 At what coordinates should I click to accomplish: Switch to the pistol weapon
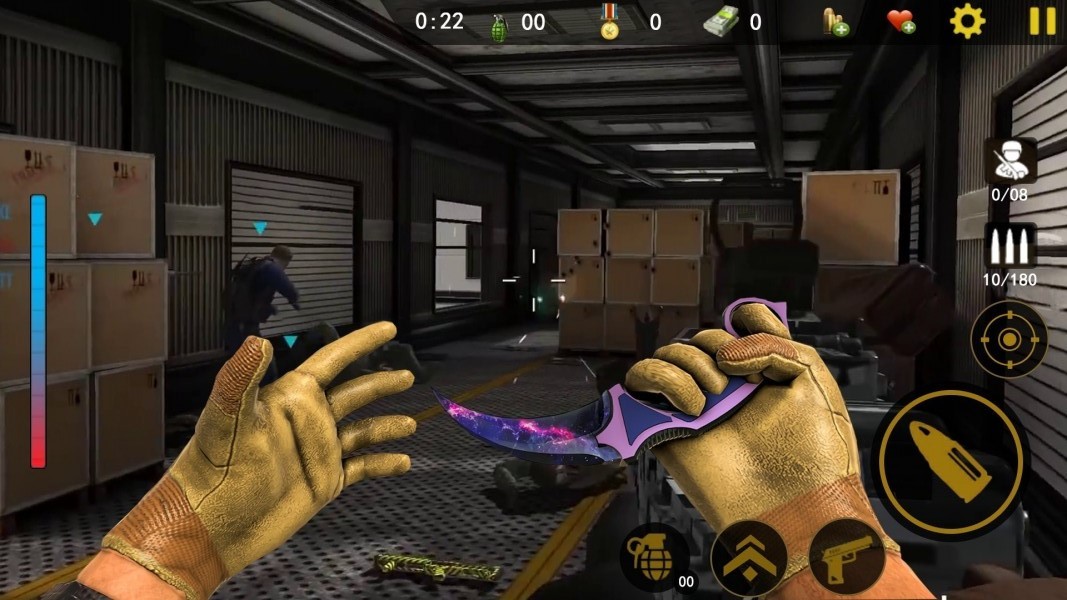point(846,557)
